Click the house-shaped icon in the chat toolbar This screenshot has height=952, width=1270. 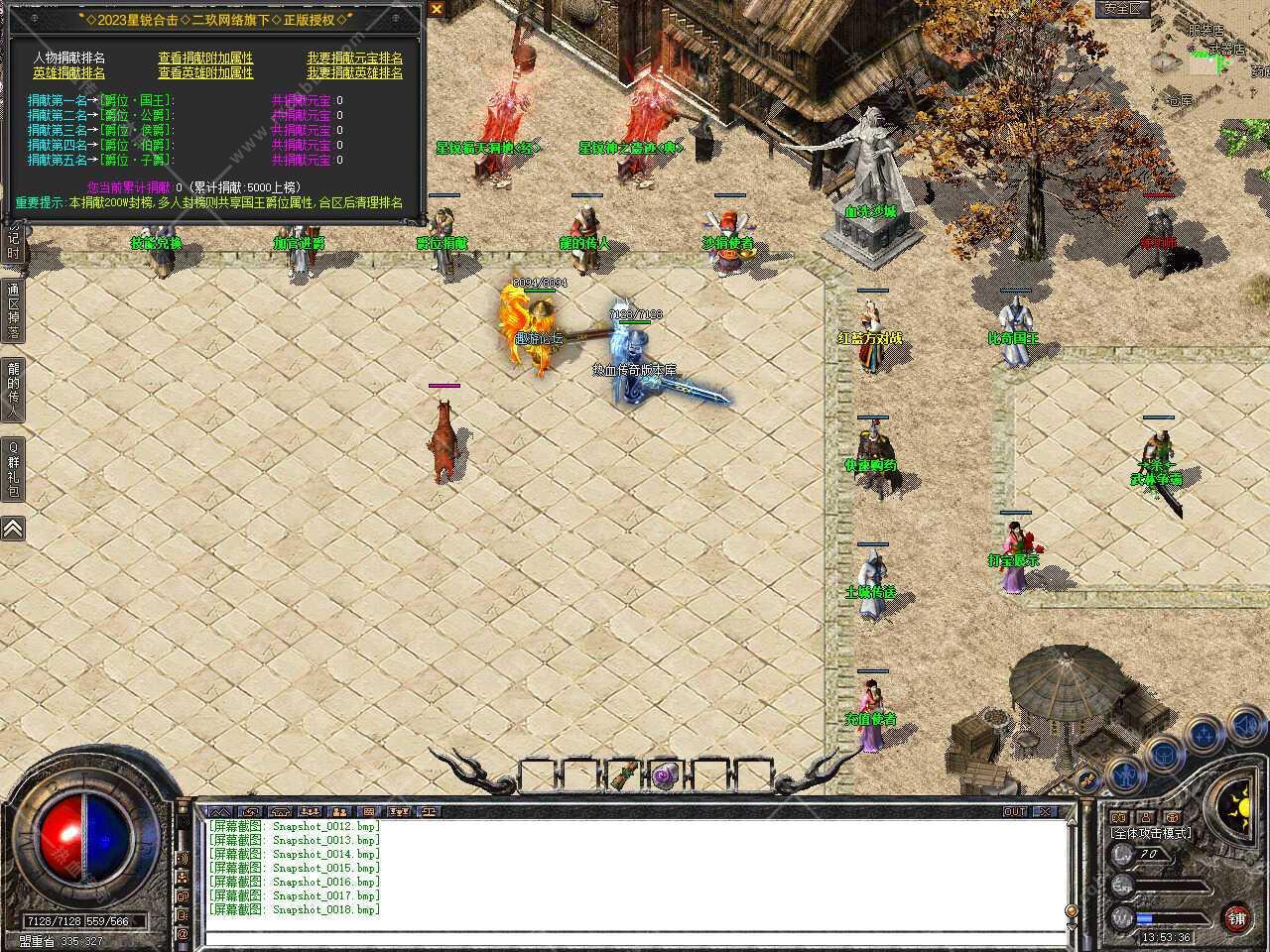280,811
